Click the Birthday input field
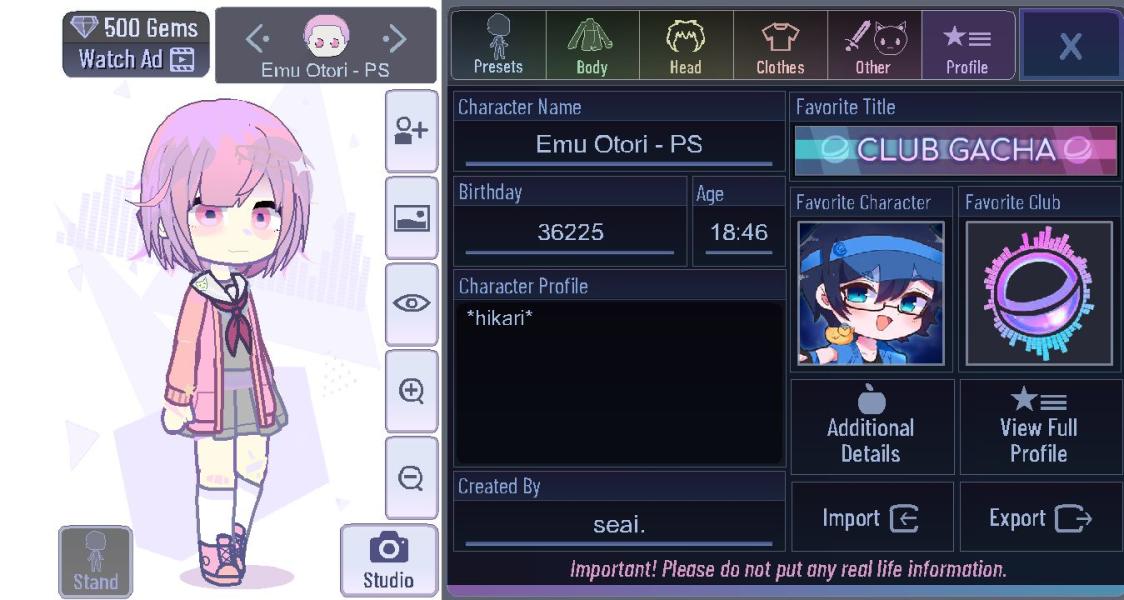The height and width of the screenshot is (600, 1124). point(570,233)
